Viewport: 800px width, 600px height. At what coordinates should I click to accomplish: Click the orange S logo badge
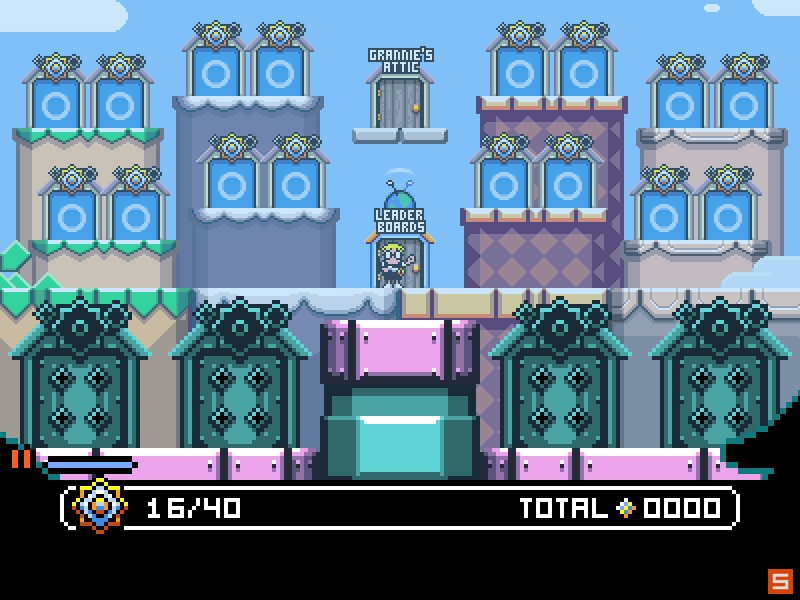click(780, 580)
